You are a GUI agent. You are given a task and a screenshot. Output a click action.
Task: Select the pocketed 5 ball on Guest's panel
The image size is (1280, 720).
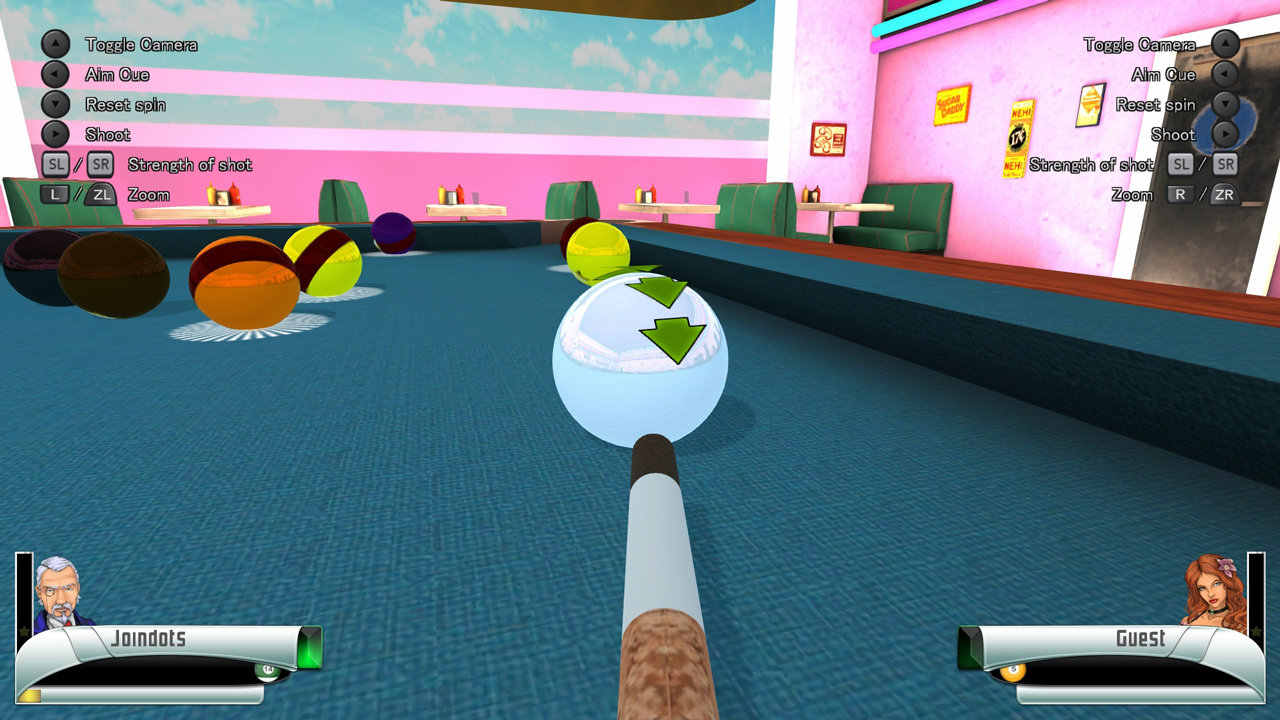[x=1013, y=672]
